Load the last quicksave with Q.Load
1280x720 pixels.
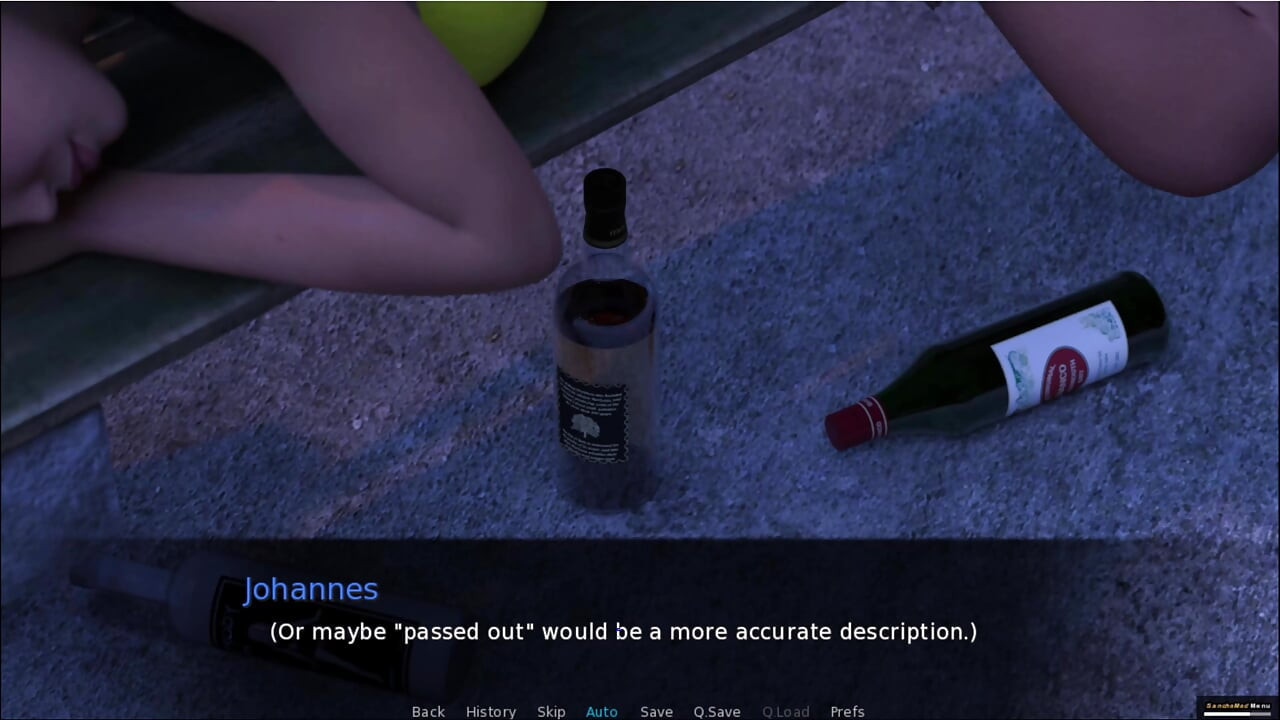[785, 711]
